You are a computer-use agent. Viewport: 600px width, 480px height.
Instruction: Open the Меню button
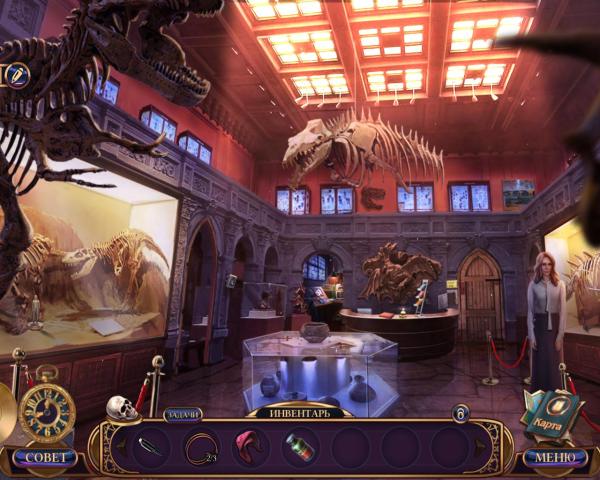[555, 458]
